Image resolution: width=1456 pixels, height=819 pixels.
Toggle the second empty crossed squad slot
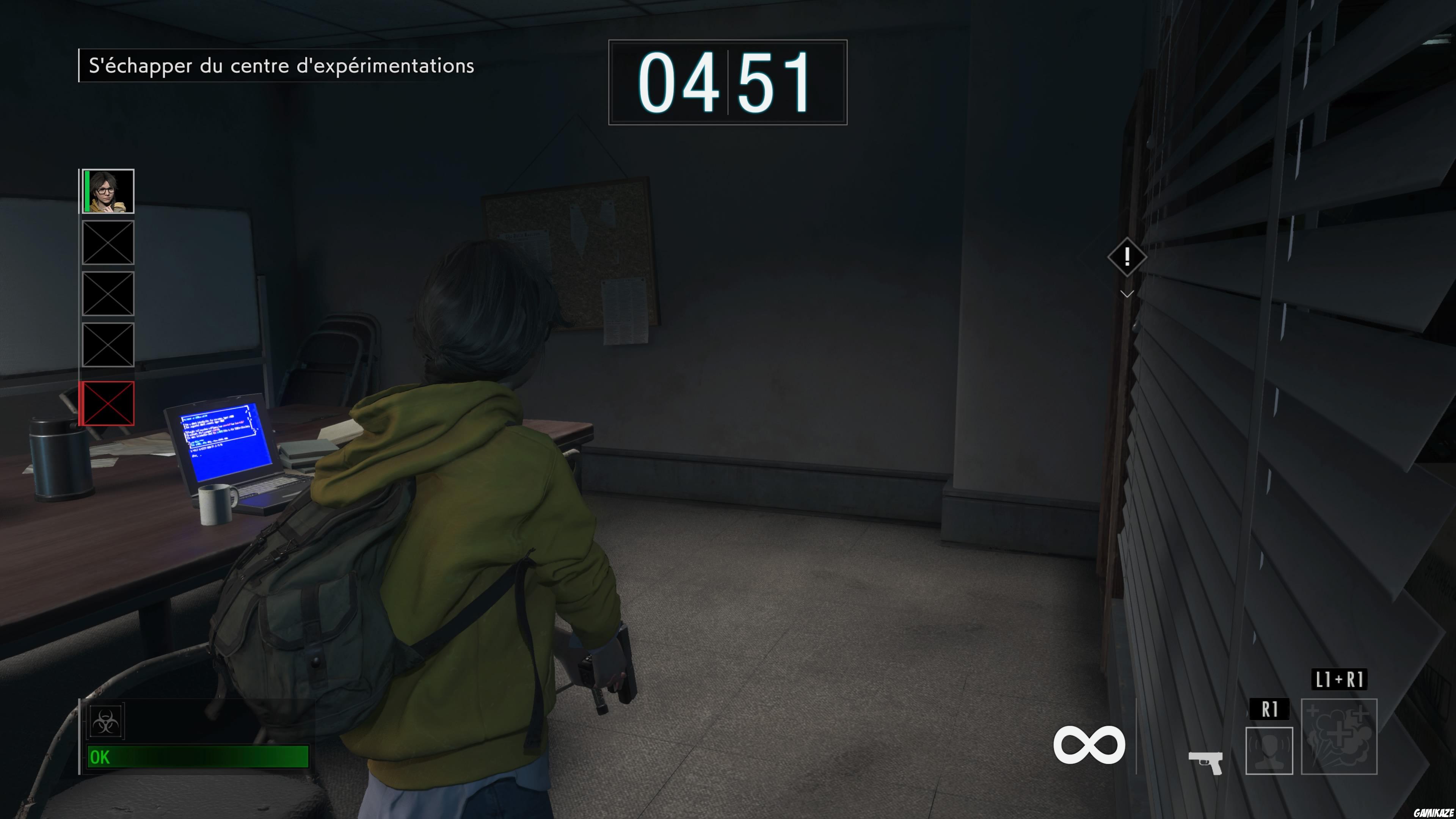pos(108,294)
